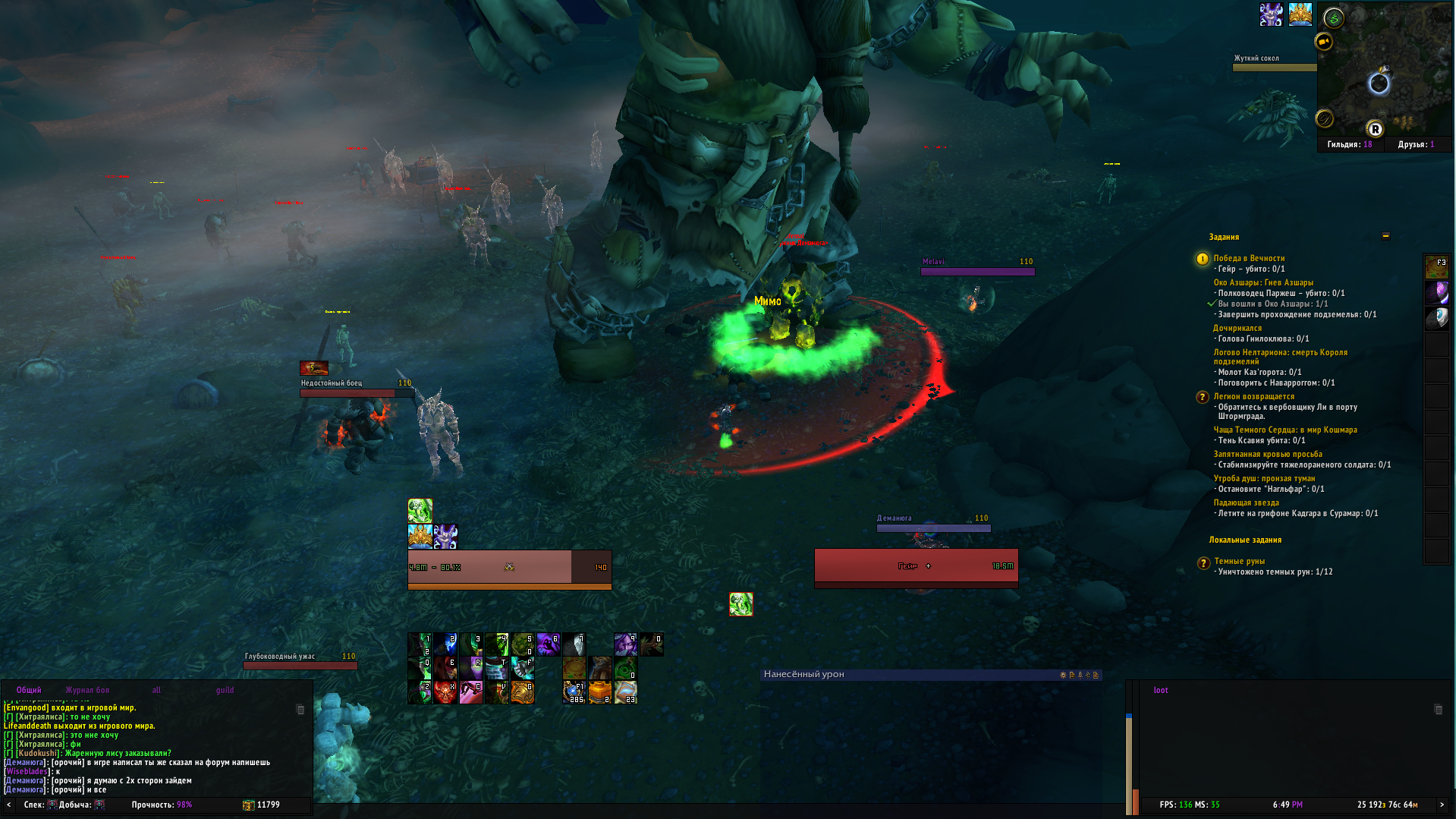Open the Победа в Вечности quest entry
1456x819 pixels.
[1248, 258]
